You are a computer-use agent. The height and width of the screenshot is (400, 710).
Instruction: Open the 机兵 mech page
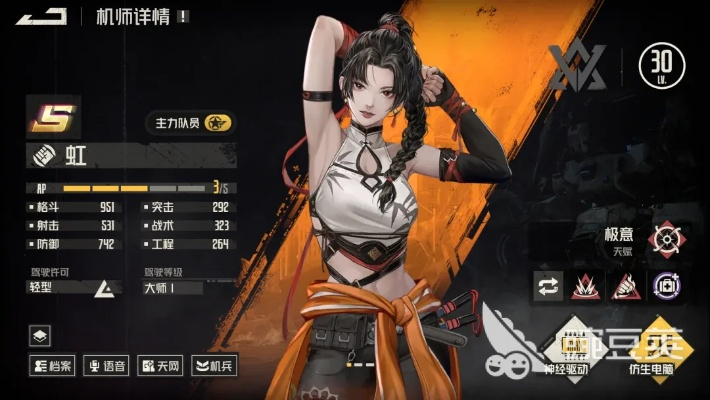pos(212,366)
